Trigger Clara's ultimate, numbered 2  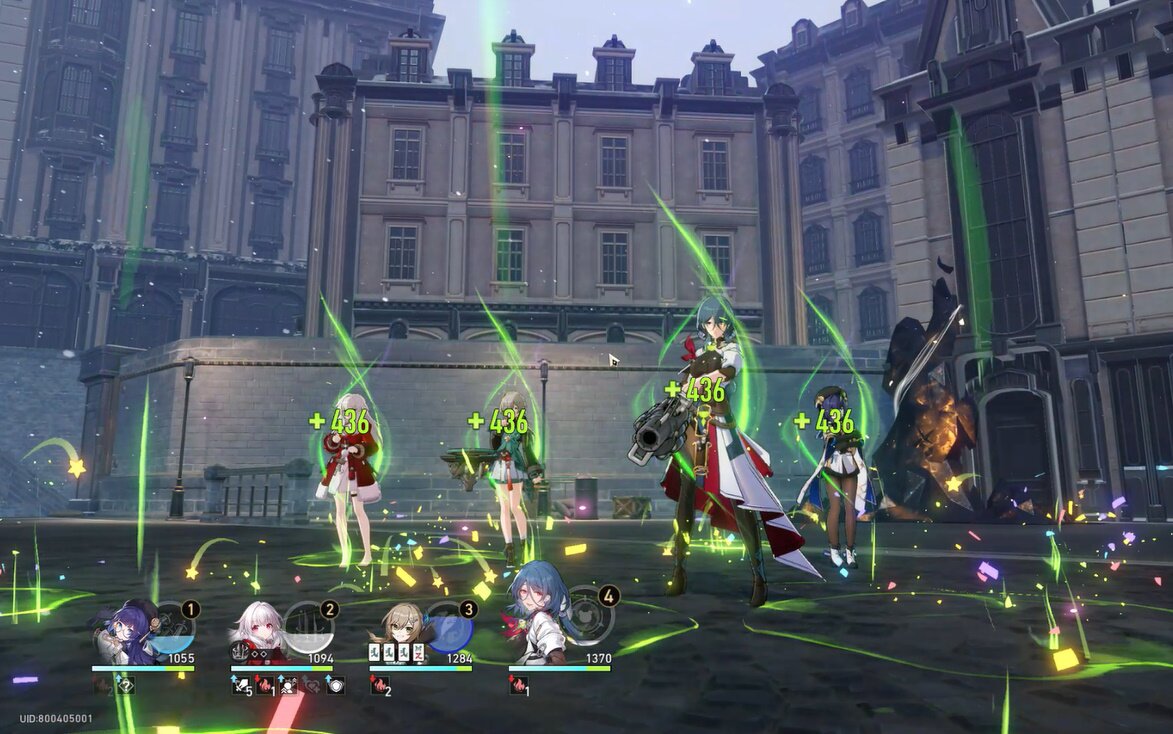pos(310,628)
